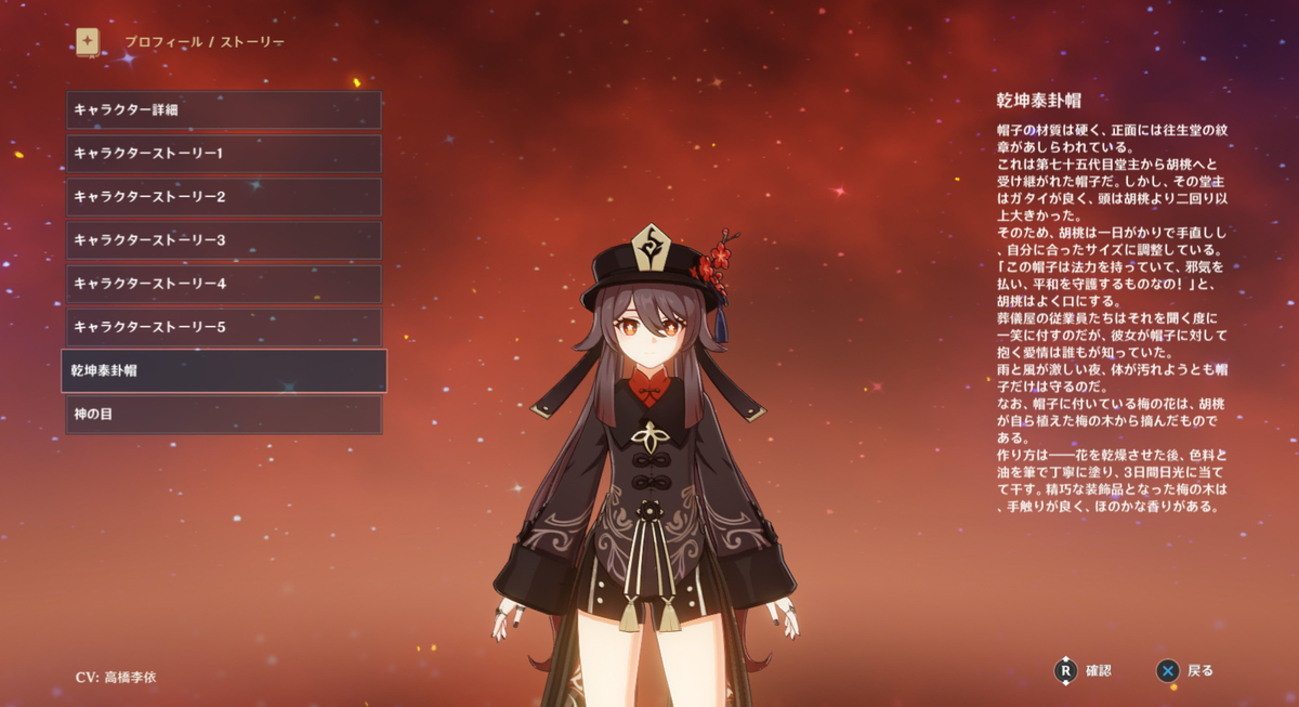This screenshot has width=1299, height=707.
Task: Open the 神の目 story entry
Action: tap(224, 414)
